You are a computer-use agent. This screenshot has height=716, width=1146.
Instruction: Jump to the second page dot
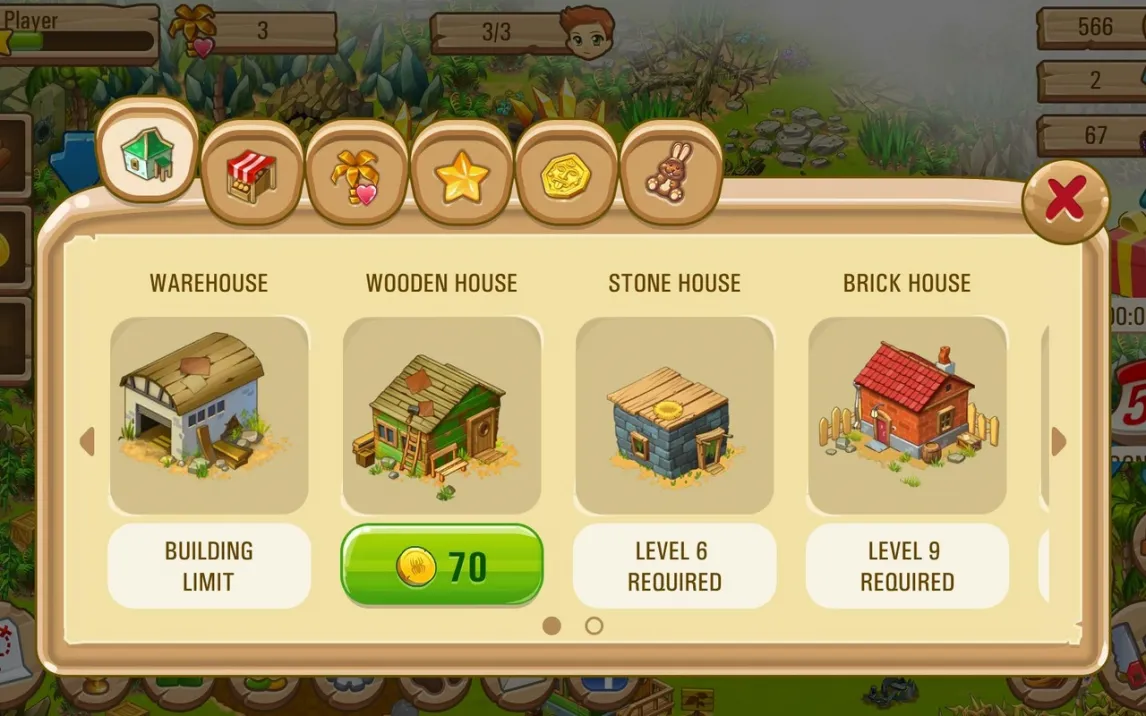(594, 626)
